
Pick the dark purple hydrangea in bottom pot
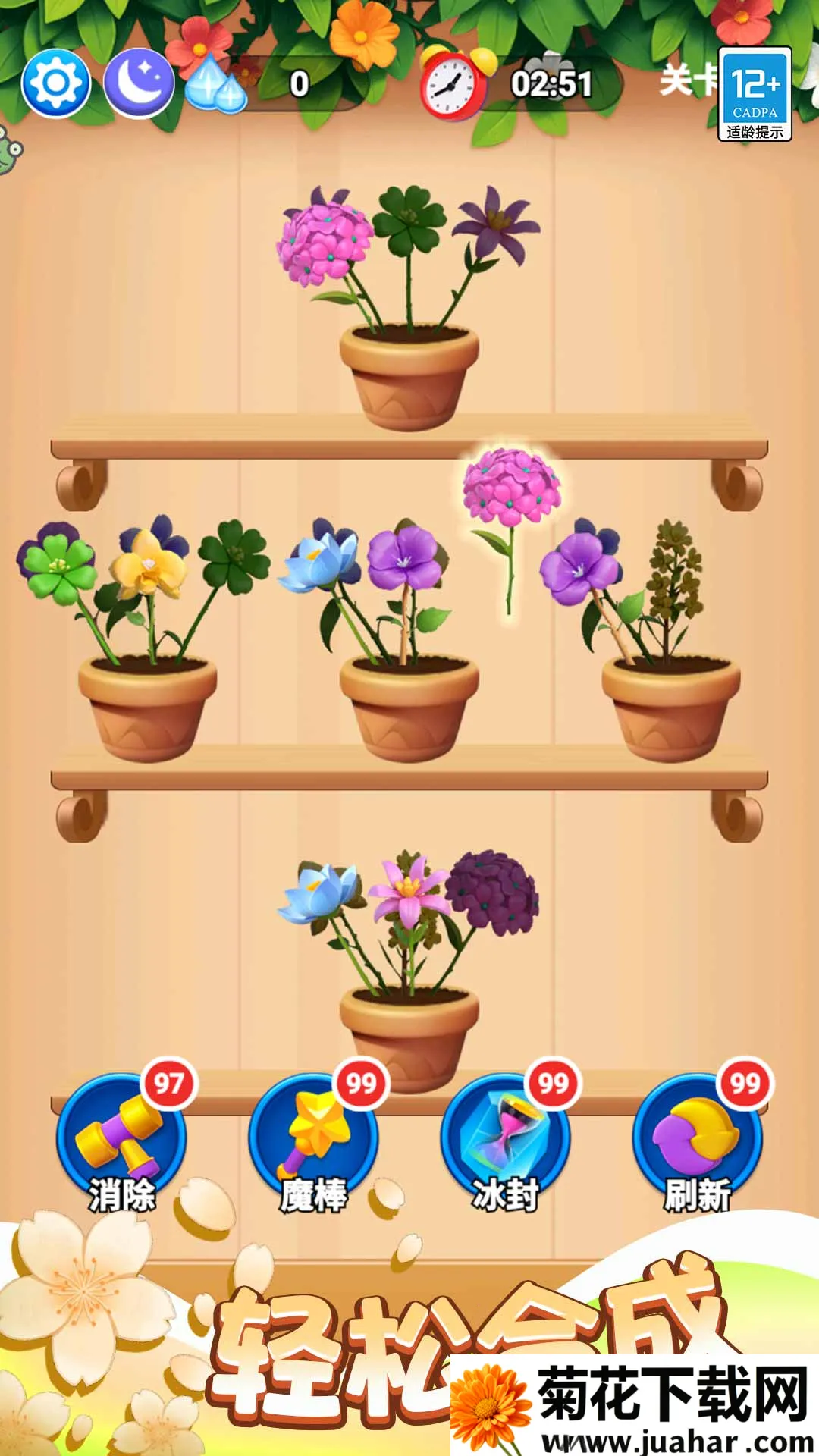click(x=491, y=891)
